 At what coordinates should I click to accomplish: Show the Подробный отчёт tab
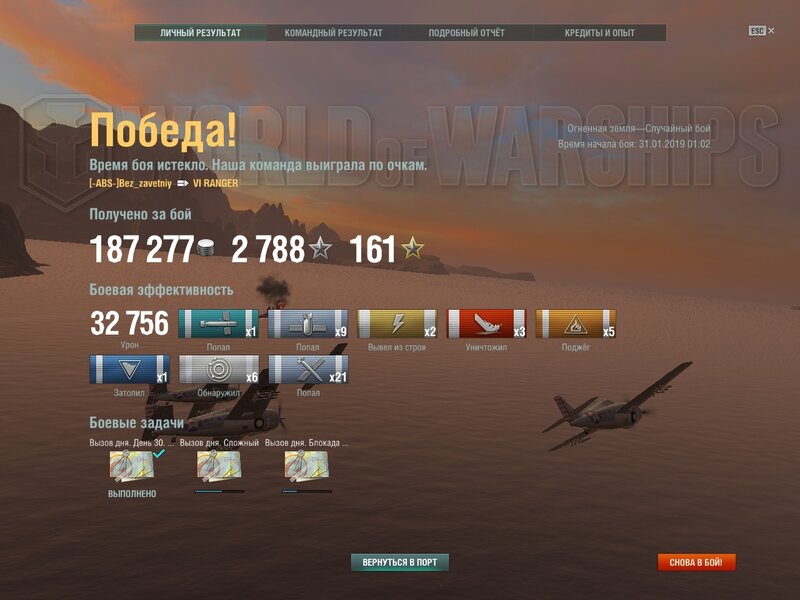tap(466, 33)
